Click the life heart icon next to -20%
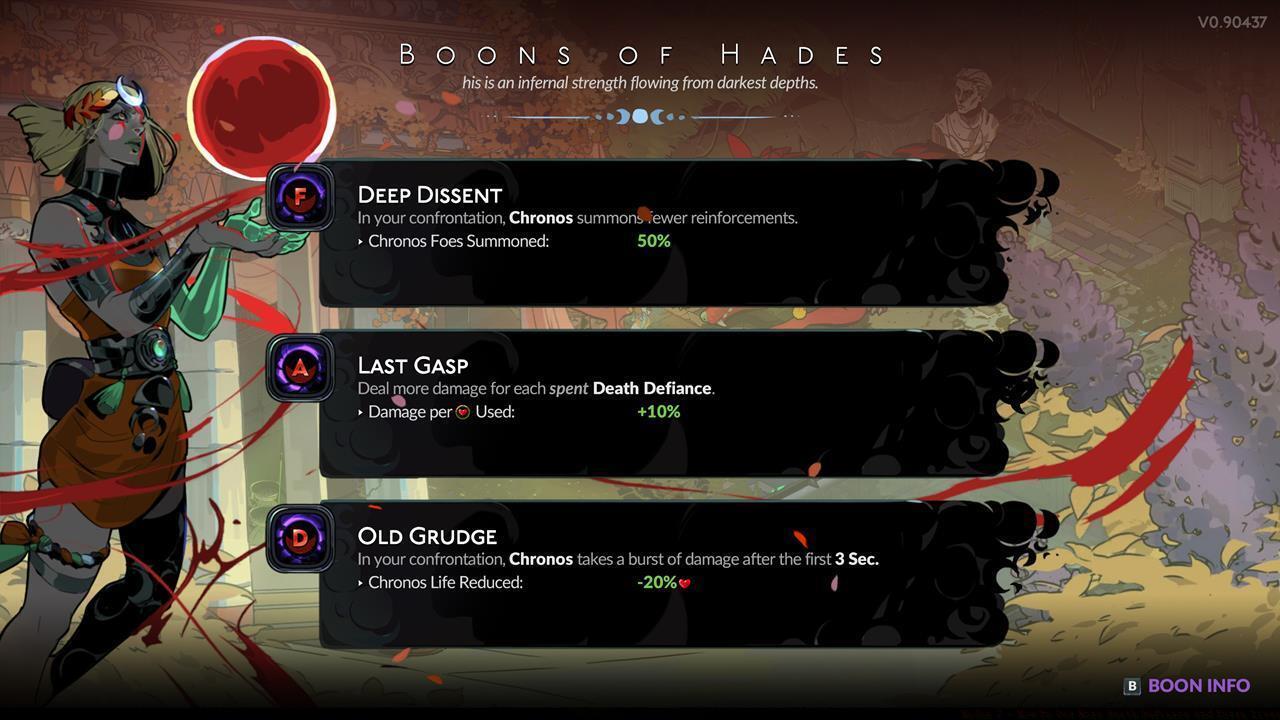This screenshot has width=1280, height=720. coord(686,582)
